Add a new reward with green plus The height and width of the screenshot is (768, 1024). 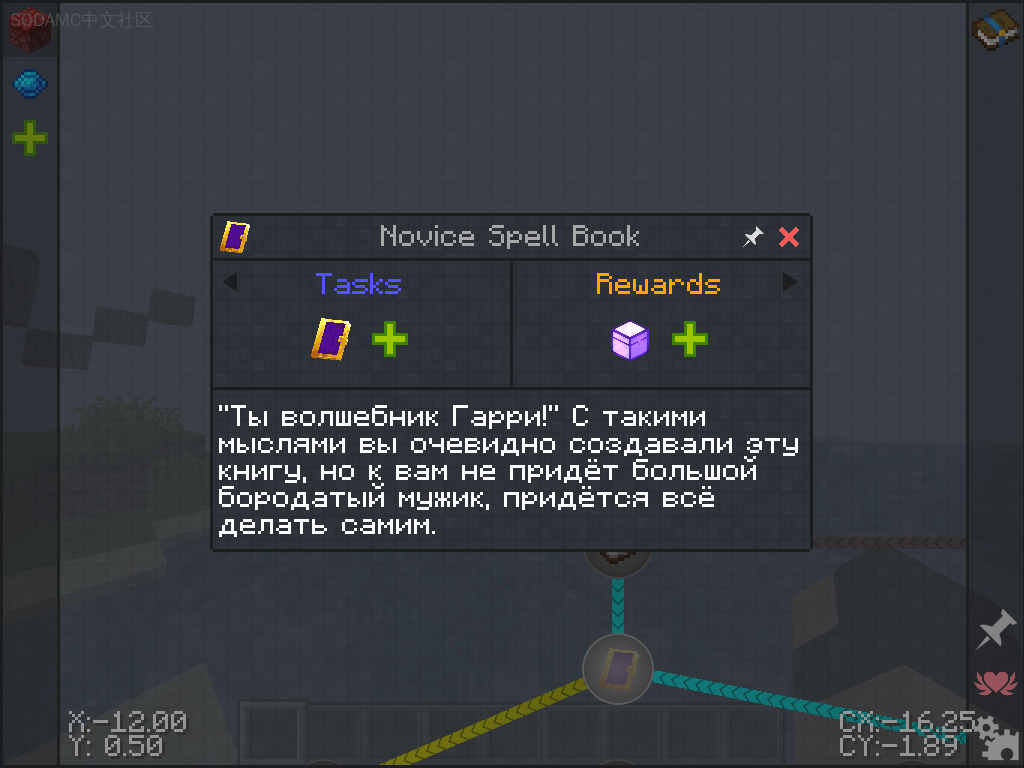pyautogui.click(x=689, y=340)
